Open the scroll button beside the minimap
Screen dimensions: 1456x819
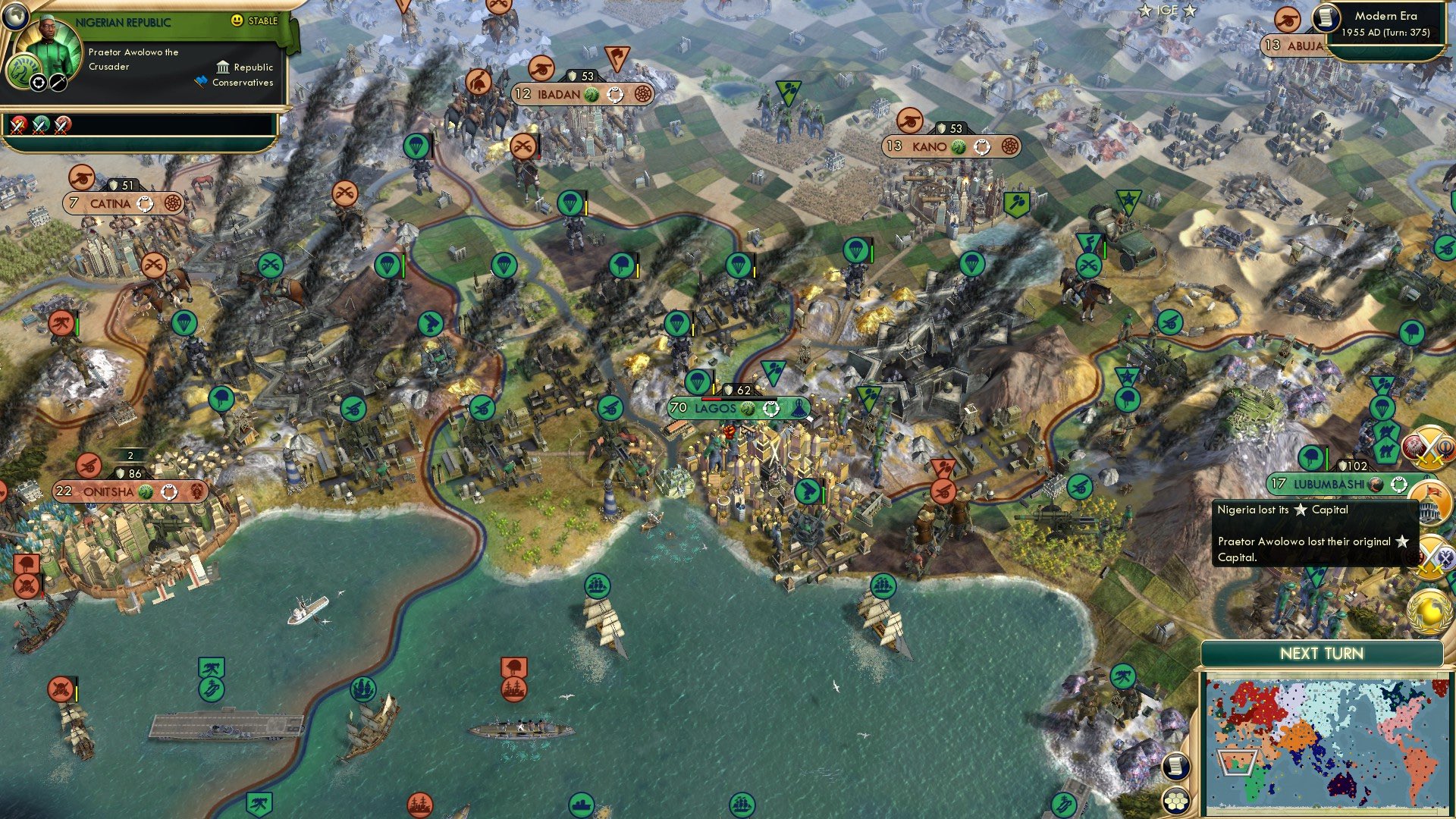pyautogui.click(x=1176, y=767)
